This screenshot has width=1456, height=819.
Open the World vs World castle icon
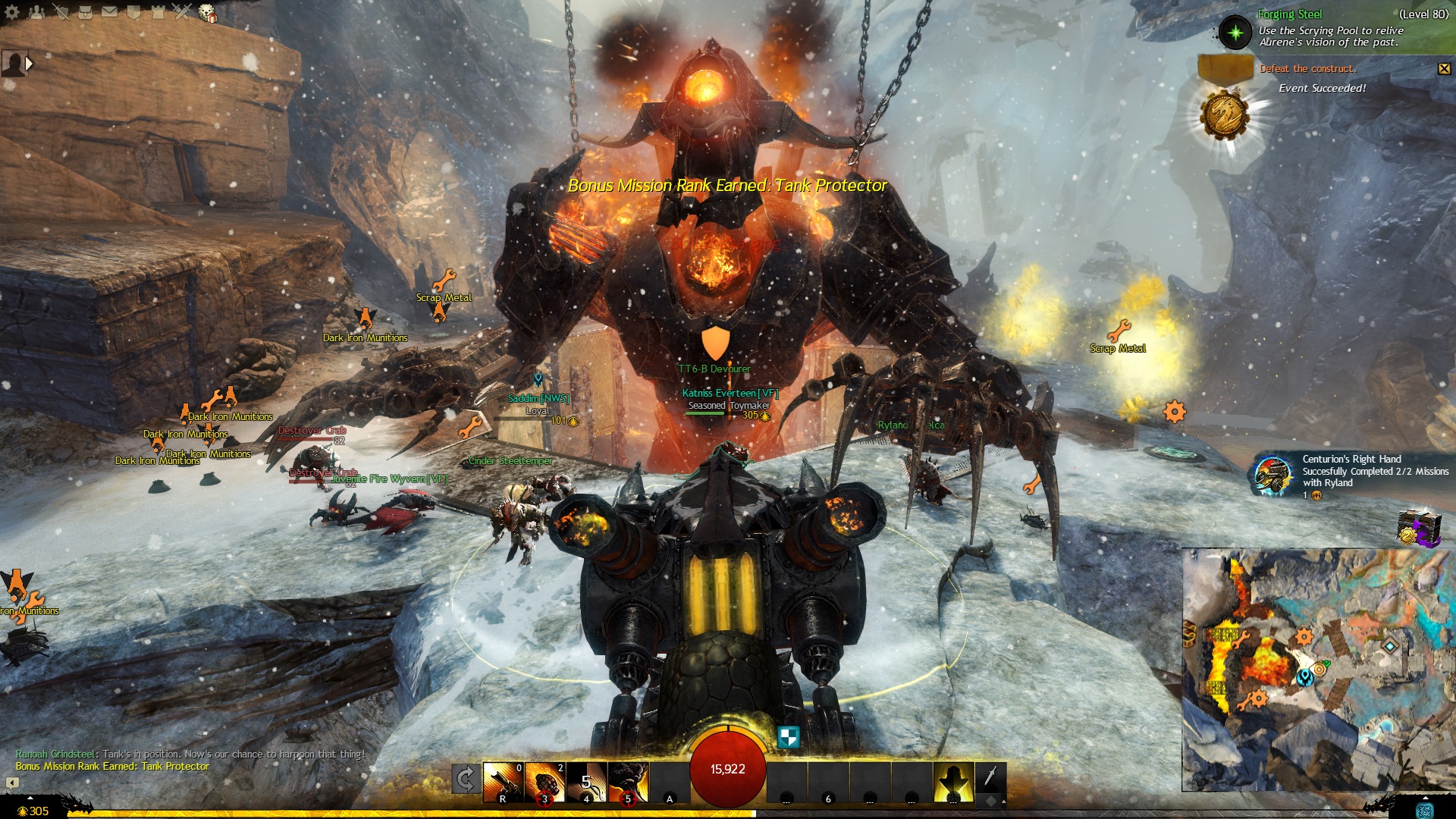click(x=158, y=12)
